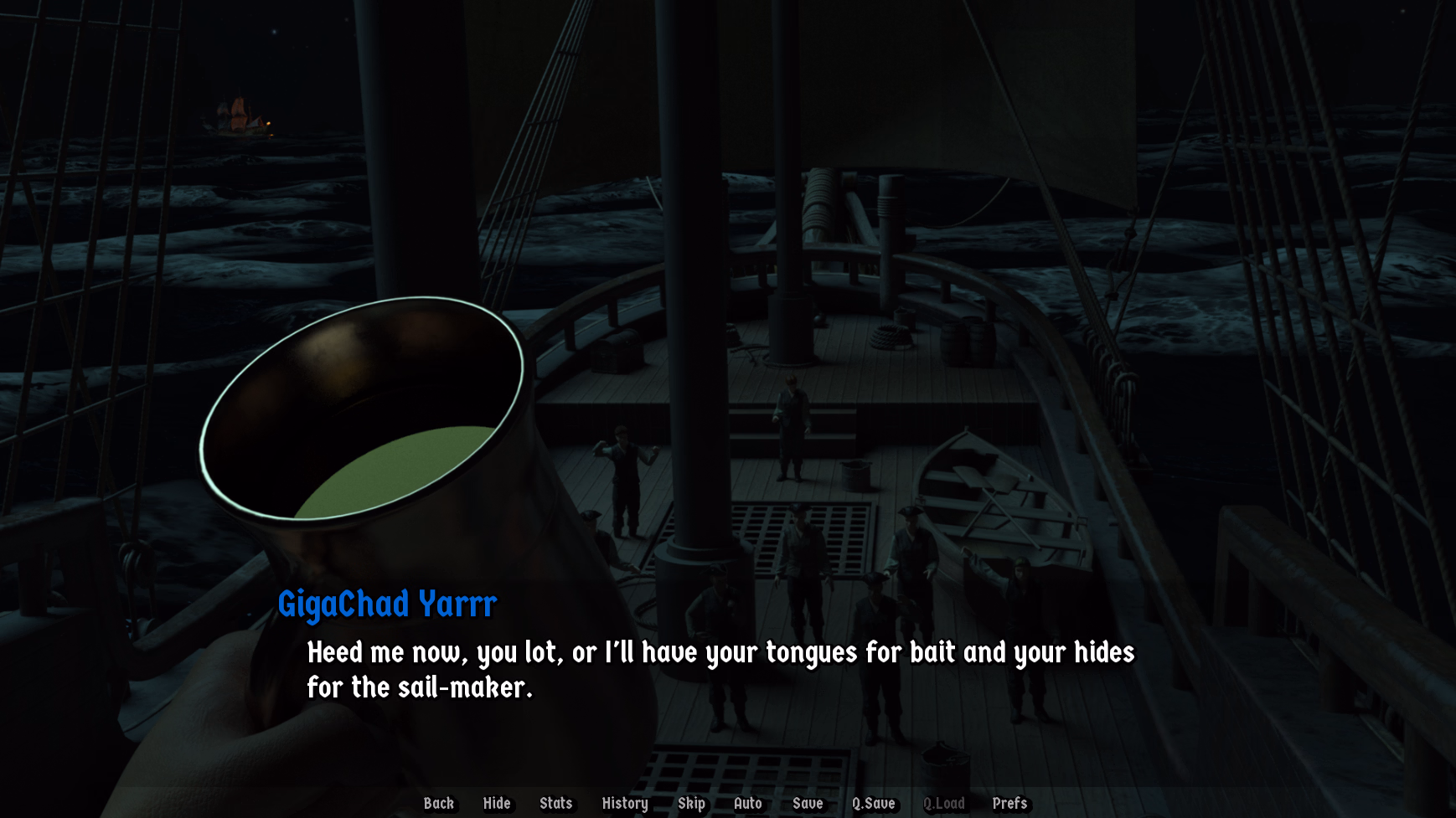Image resolution: width=1456 pixels, height=818 pixels.
Task: Make a quick save with Q.Save
Action: pos(873,803)
